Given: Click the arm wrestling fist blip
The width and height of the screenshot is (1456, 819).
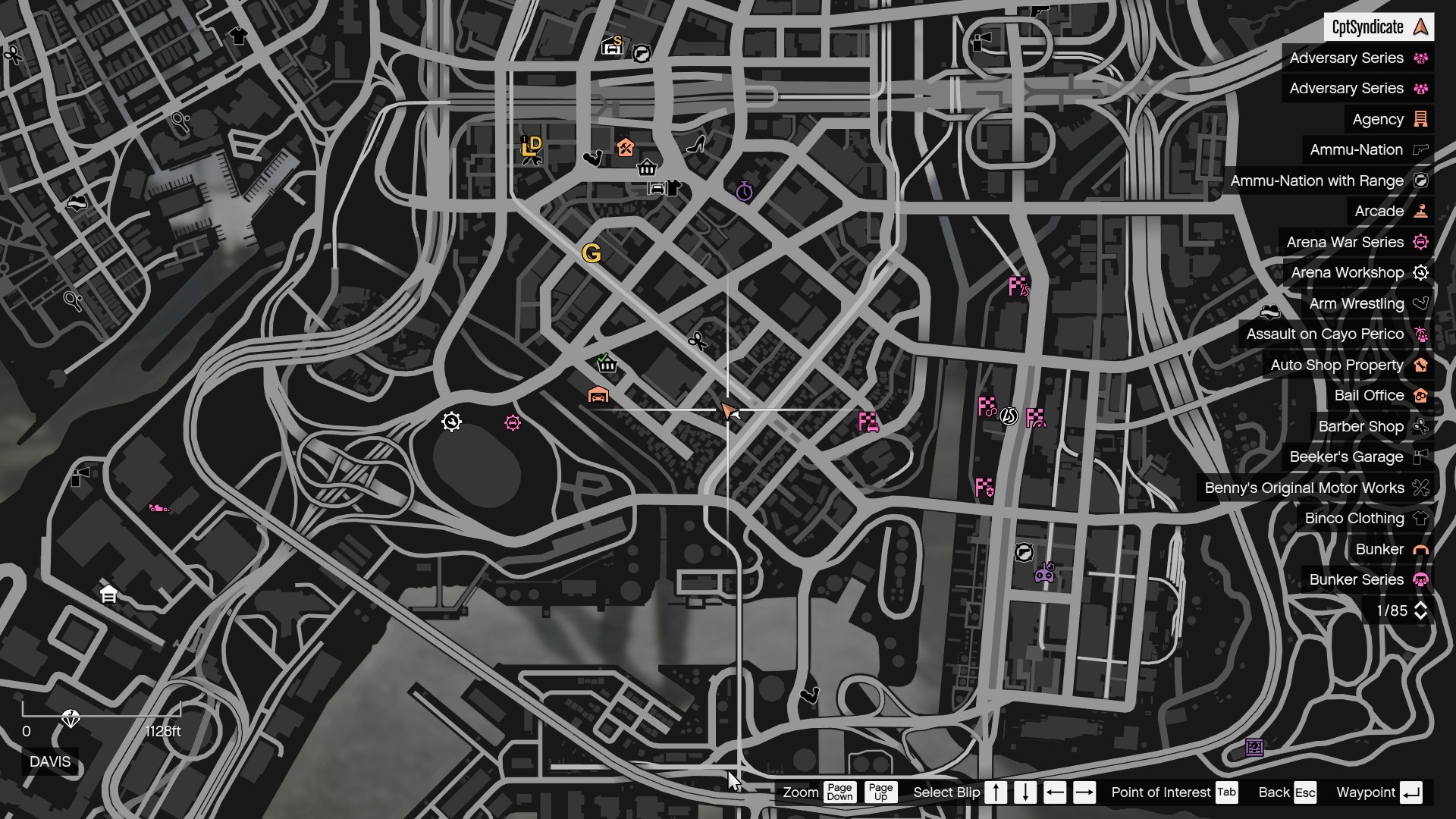Looking at the screenshot, I should point(594,158).
